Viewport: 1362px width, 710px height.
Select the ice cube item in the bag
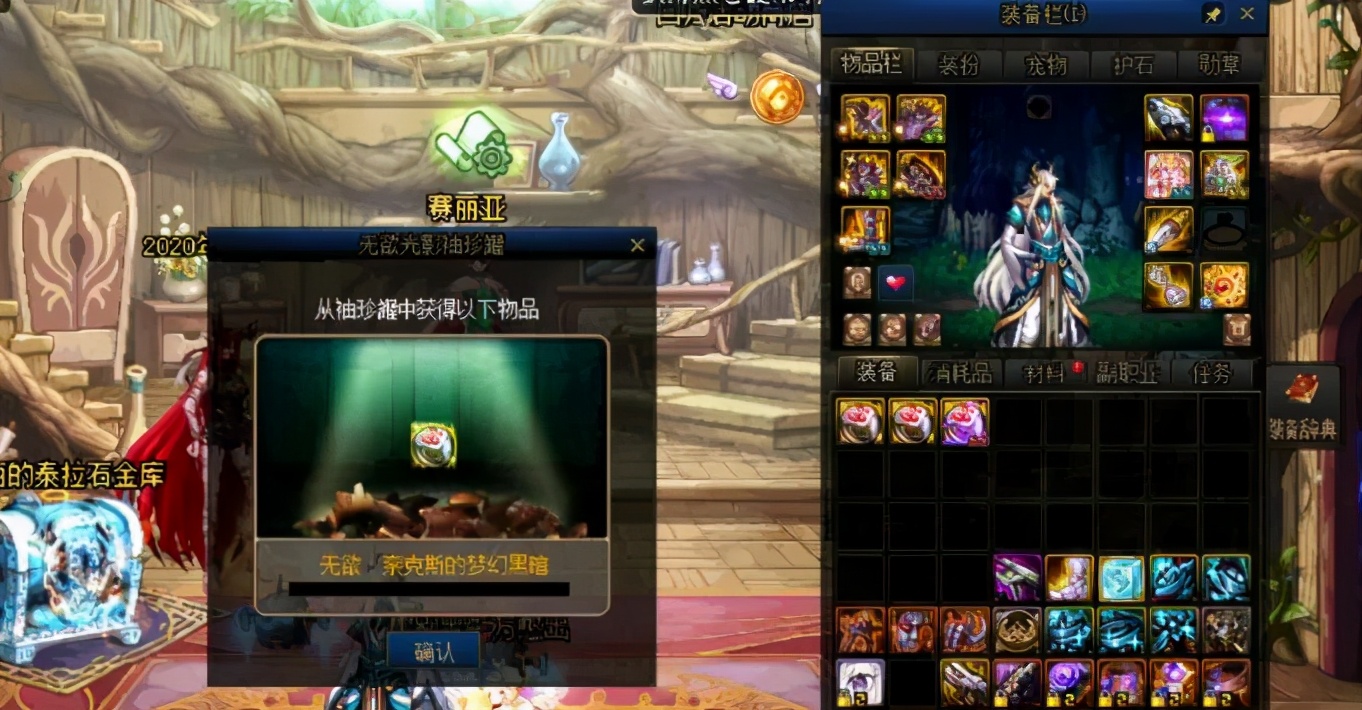click(1121, 578)
